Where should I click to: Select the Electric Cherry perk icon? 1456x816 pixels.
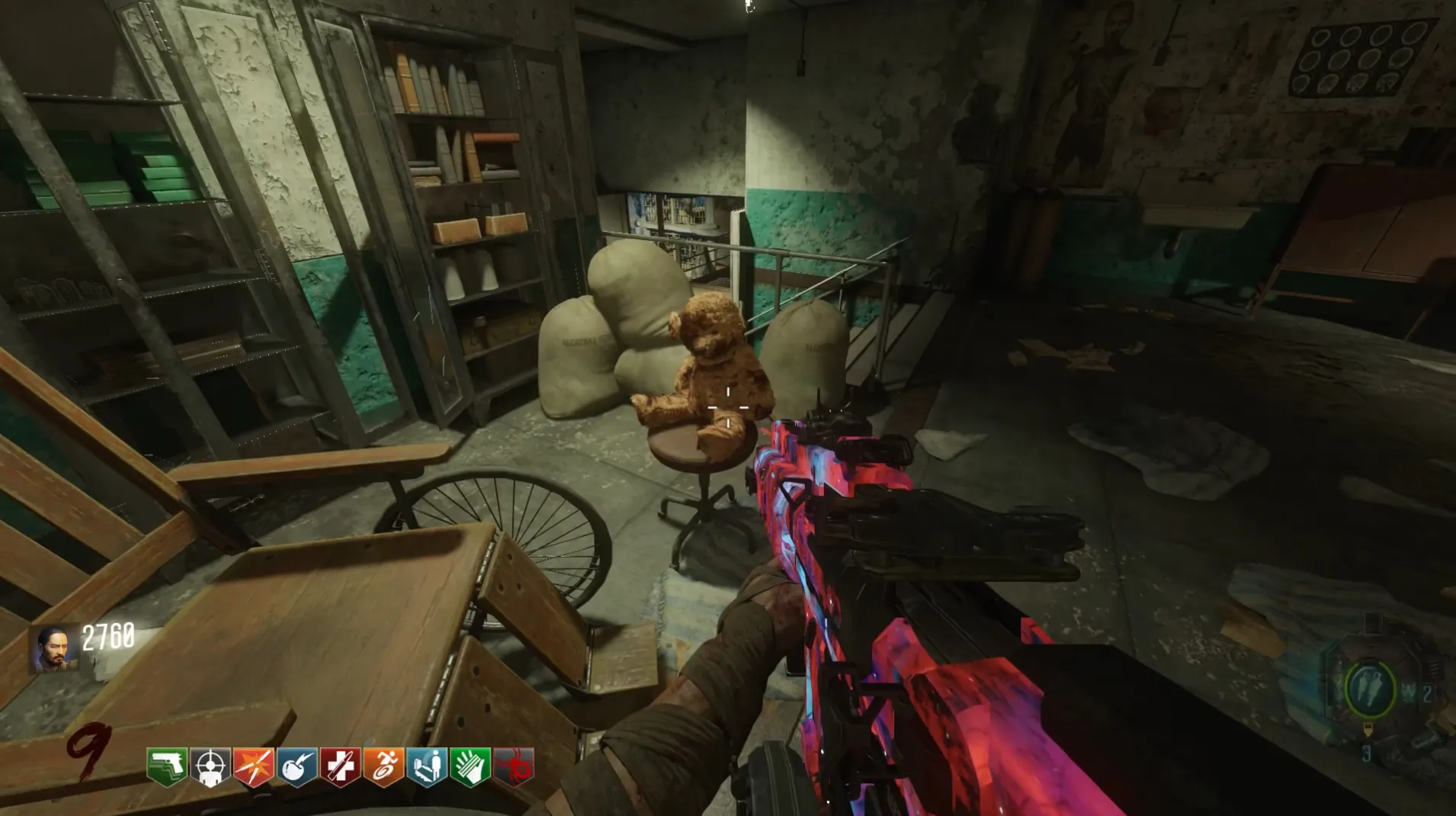point(297,766)
